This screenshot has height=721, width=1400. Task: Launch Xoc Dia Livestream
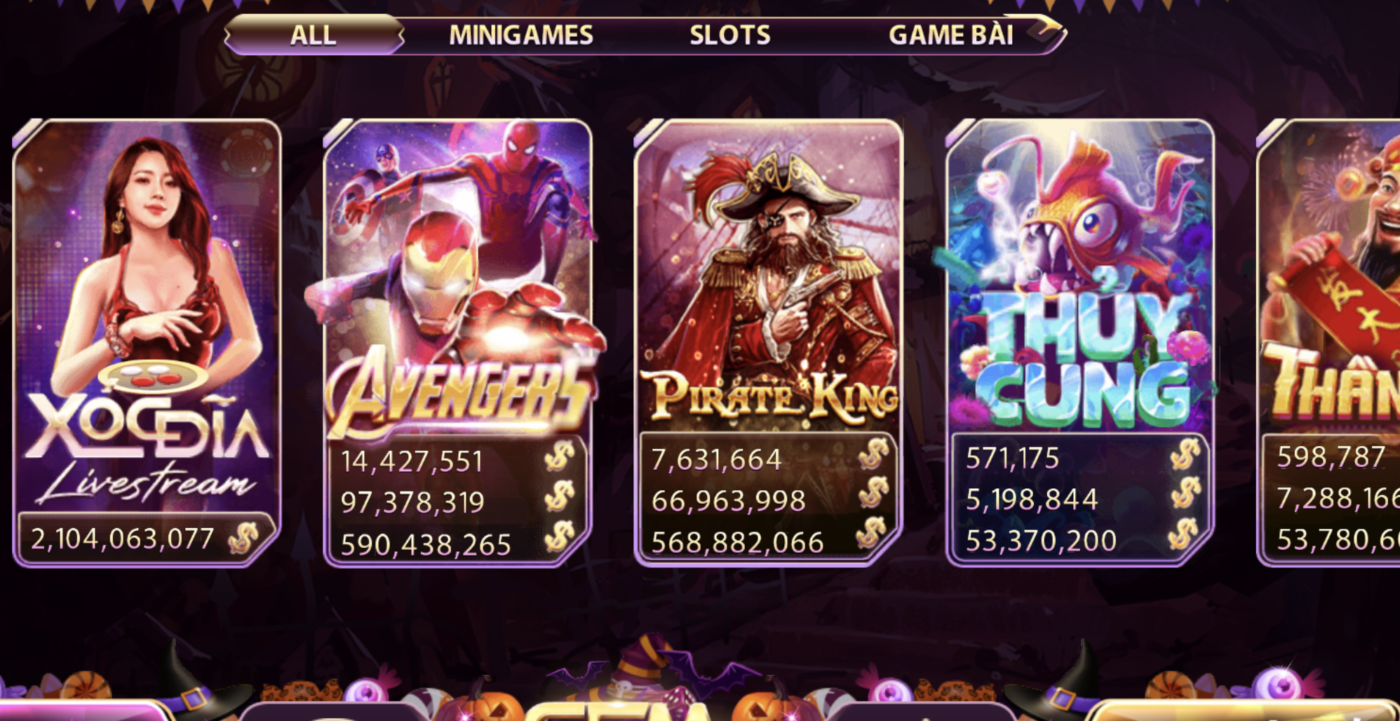pos(143,300)
